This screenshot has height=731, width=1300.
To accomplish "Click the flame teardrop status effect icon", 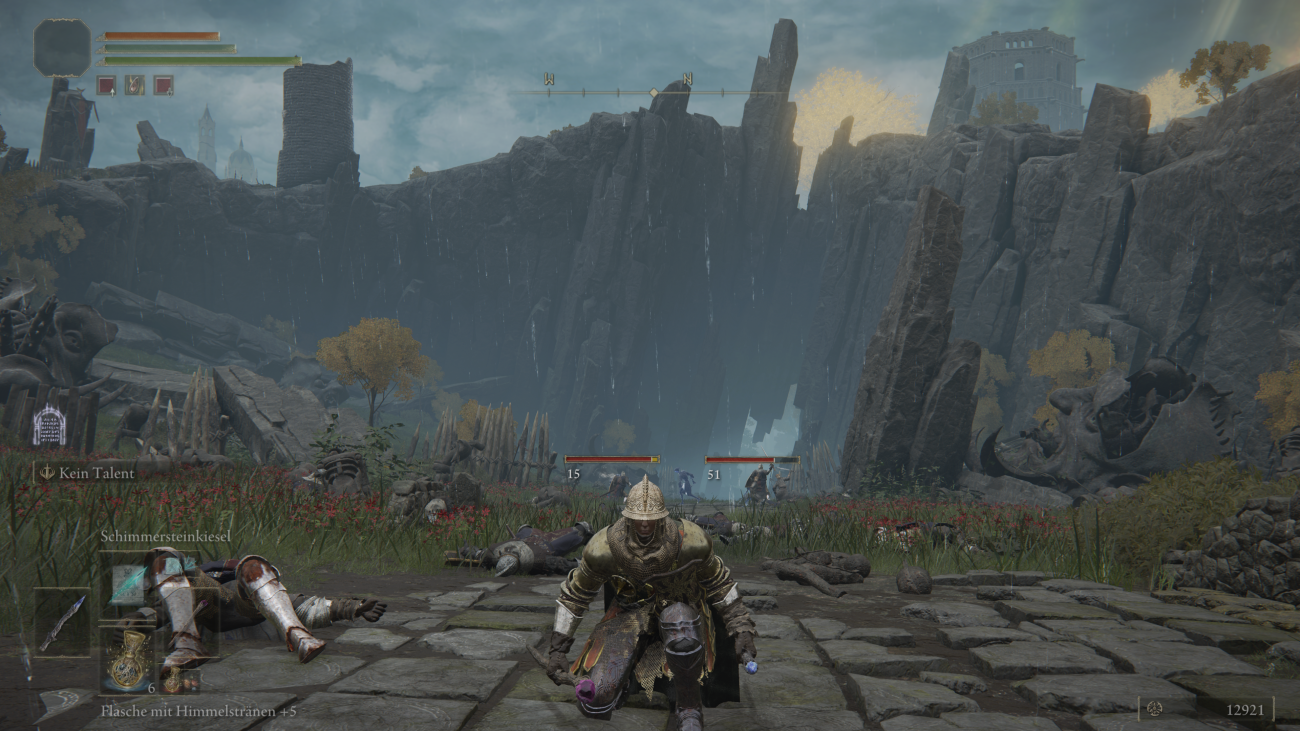I will (x=135, y=86).
